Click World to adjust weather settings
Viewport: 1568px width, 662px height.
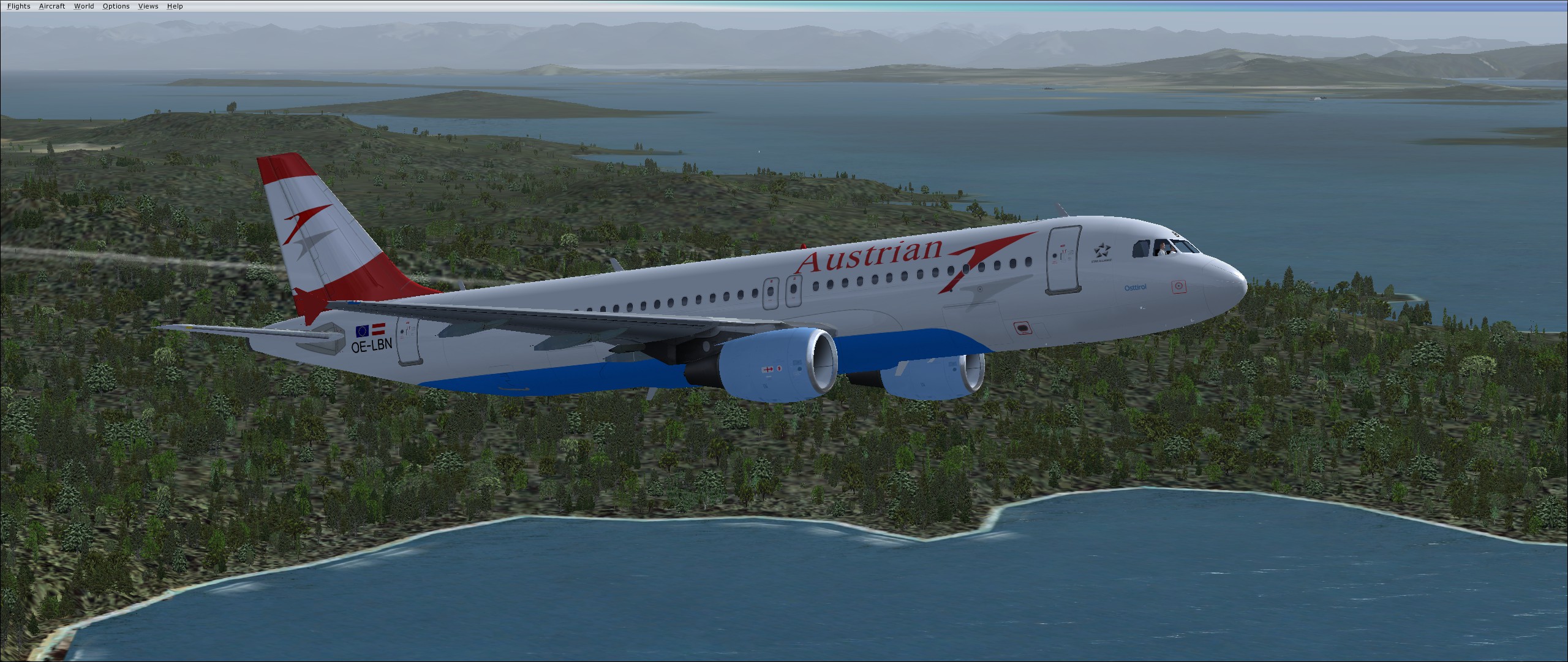pyautogui.click(x=84, y=6)
